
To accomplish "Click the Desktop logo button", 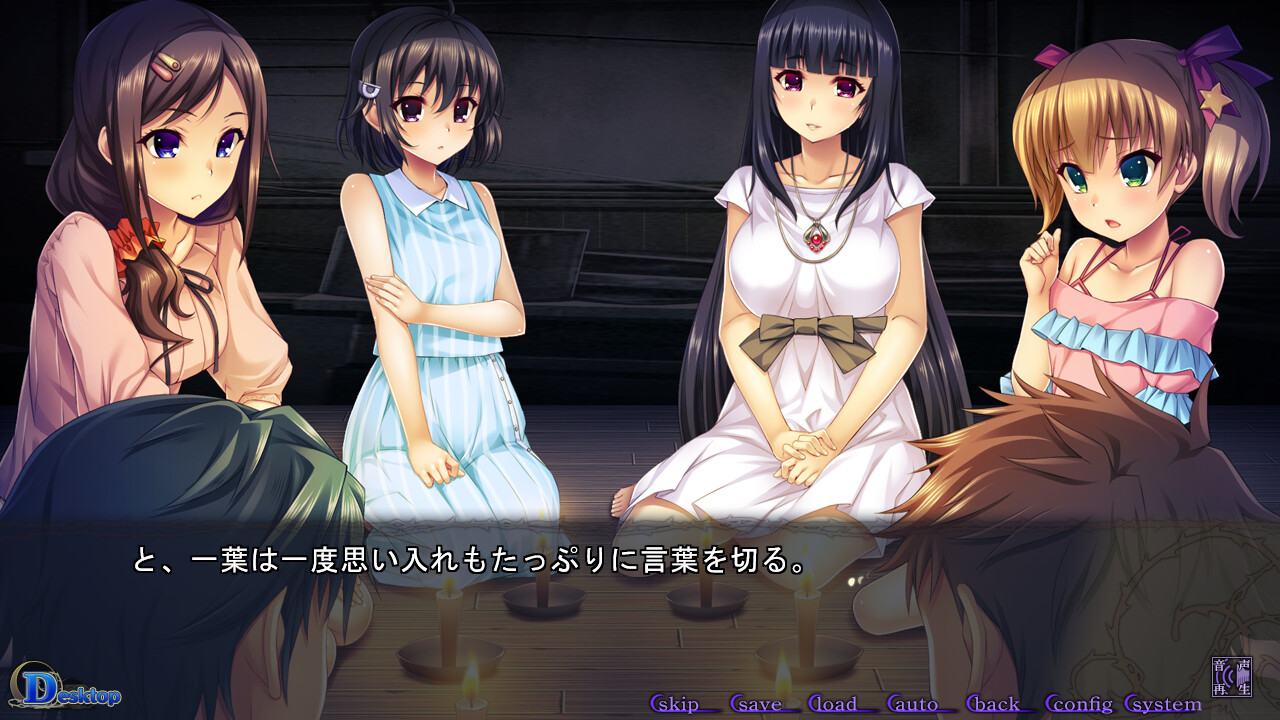I will 66,689.
